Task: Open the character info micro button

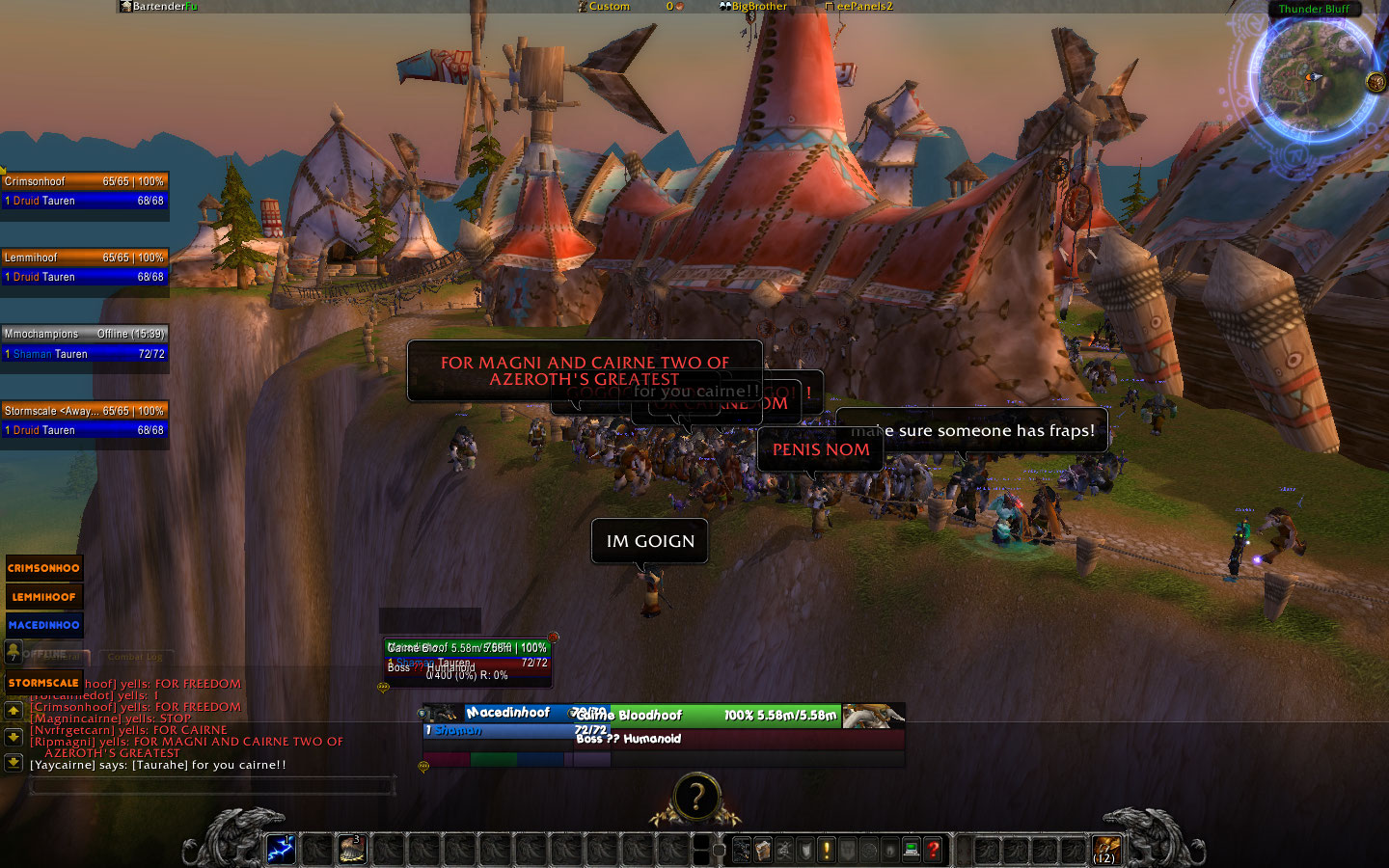Action: click(x=741, y=850)
